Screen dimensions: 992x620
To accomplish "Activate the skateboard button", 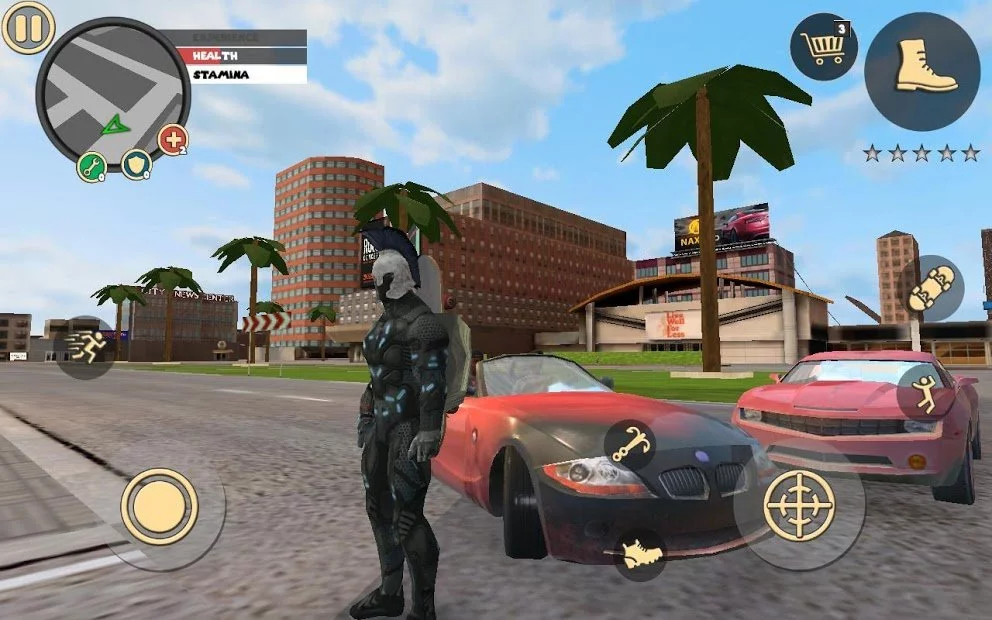I will [x=930, y=289].
